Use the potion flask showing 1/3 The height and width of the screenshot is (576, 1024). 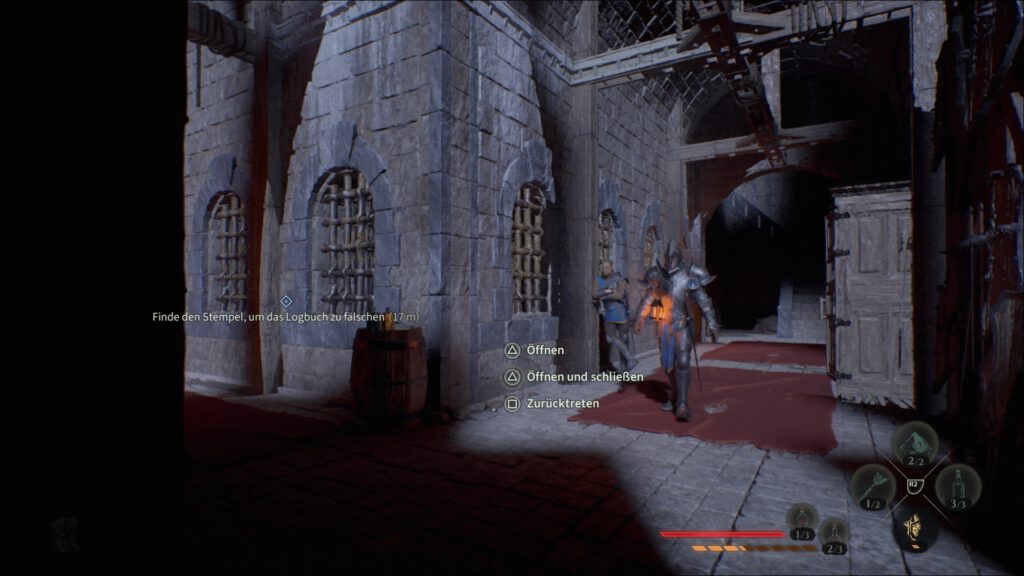pyautogui.click(x=801, y=518)
